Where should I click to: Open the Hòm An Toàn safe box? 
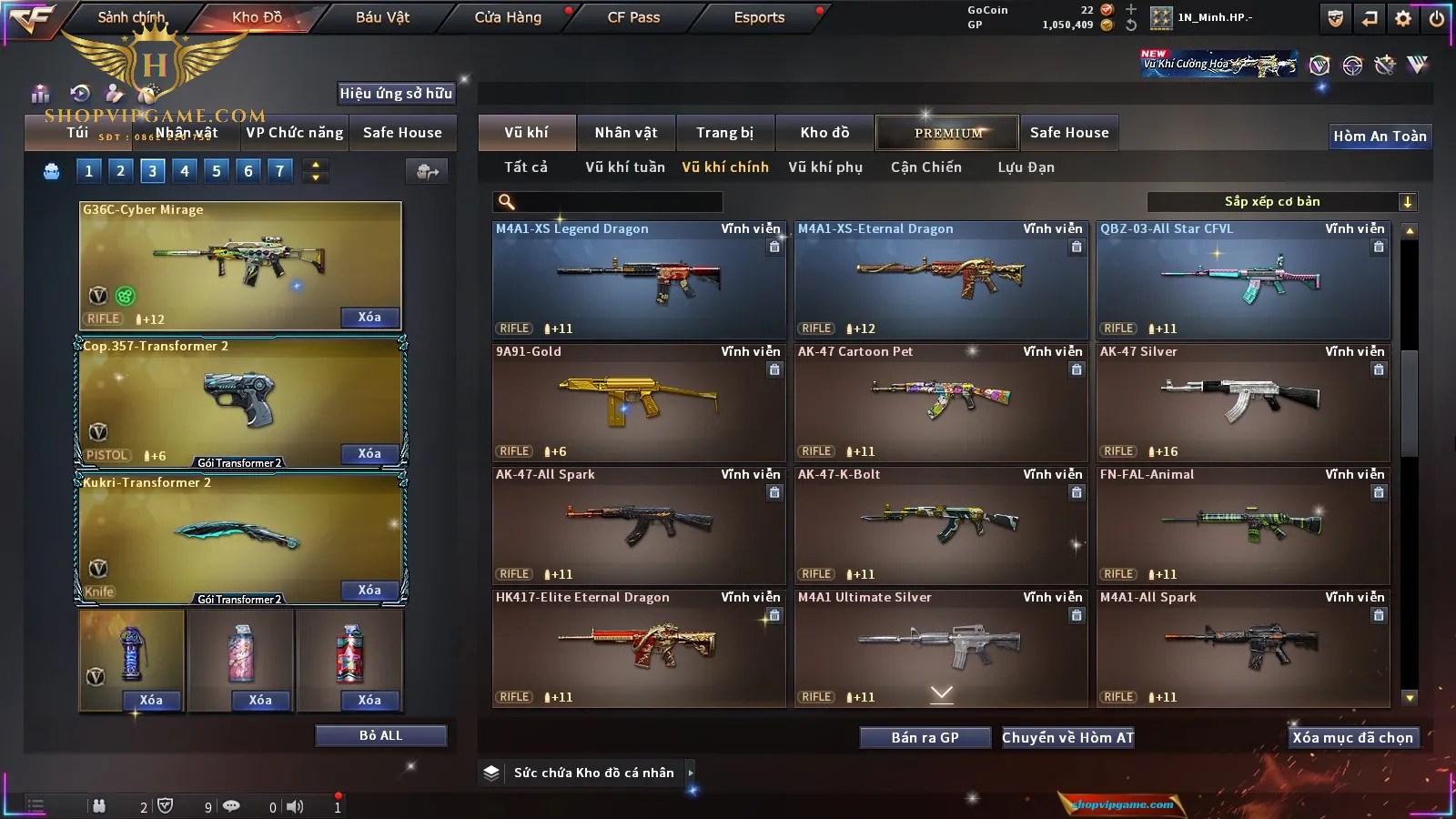click(x=1380, y=136)
